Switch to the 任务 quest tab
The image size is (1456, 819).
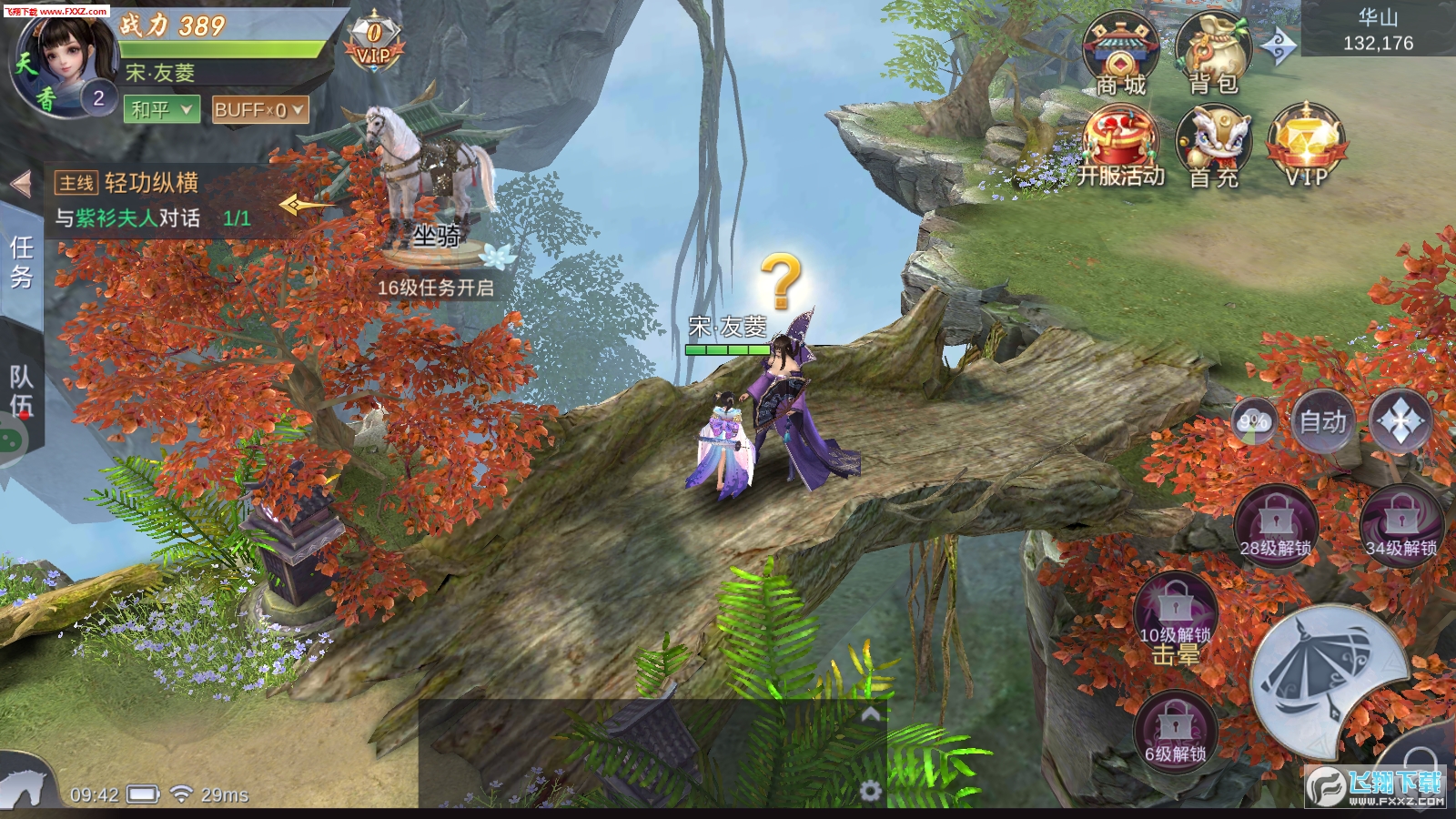21,263
